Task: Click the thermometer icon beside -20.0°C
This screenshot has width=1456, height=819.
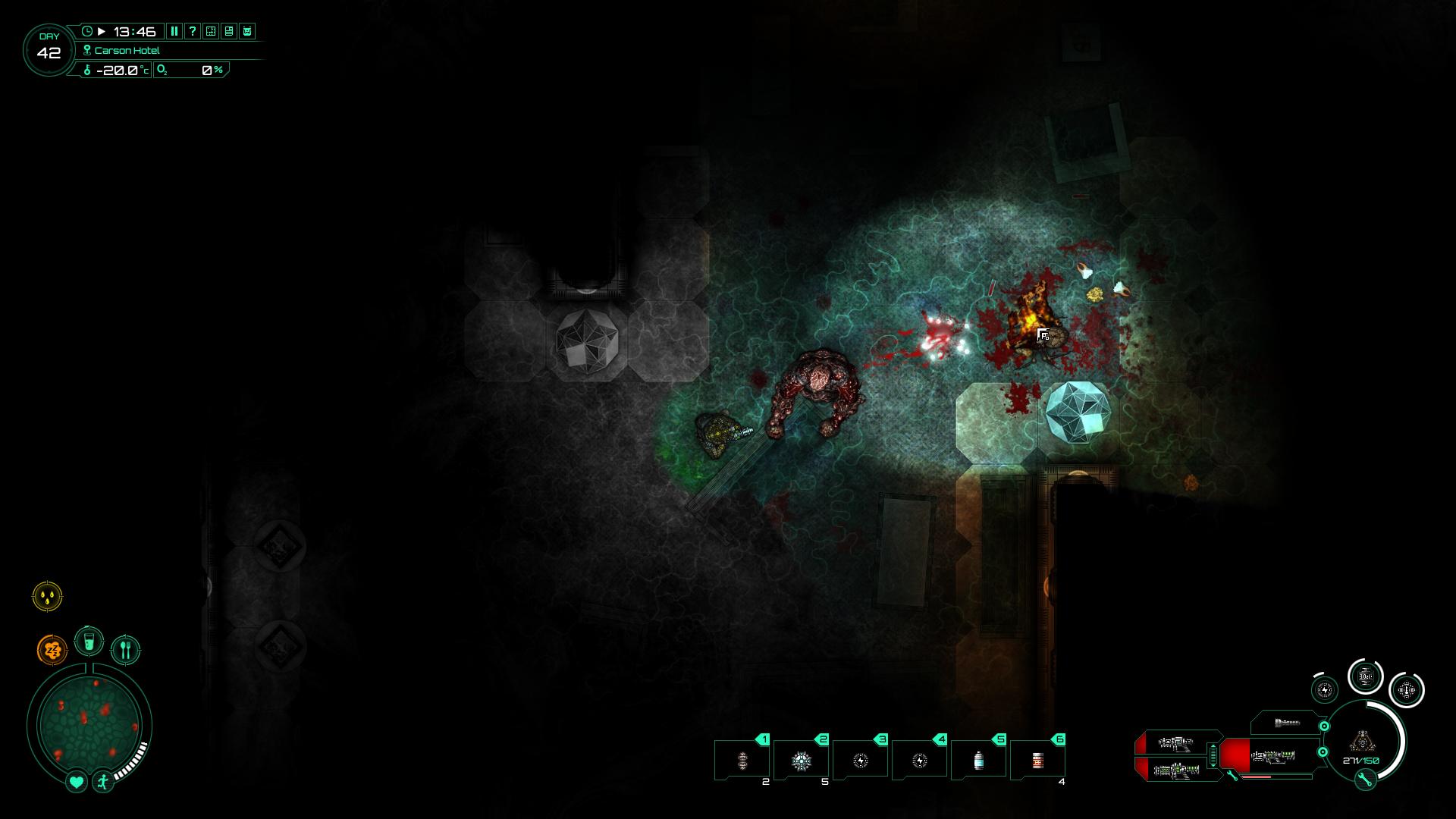Action: coord(88,71)
